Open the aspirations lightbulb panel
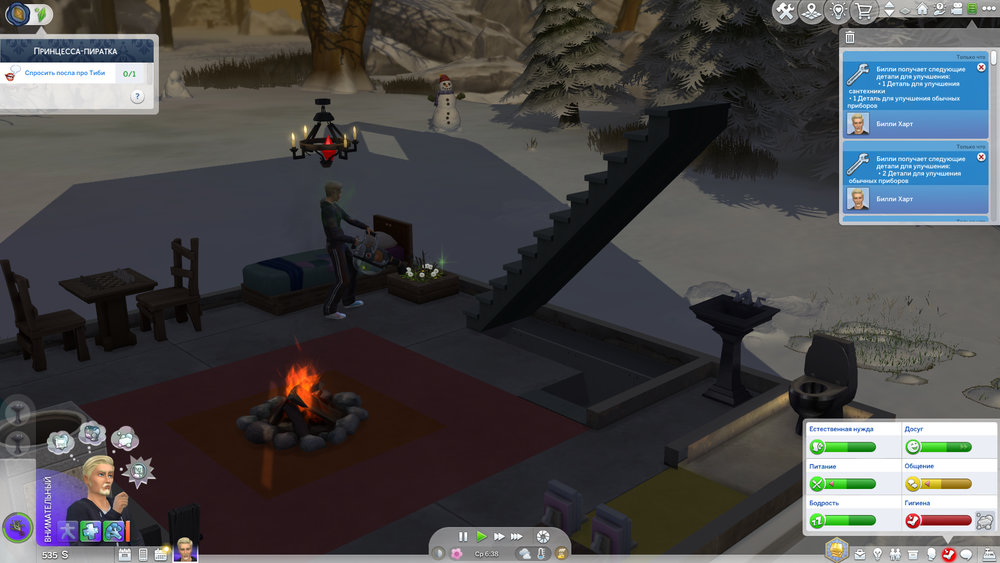 [876, 554]
